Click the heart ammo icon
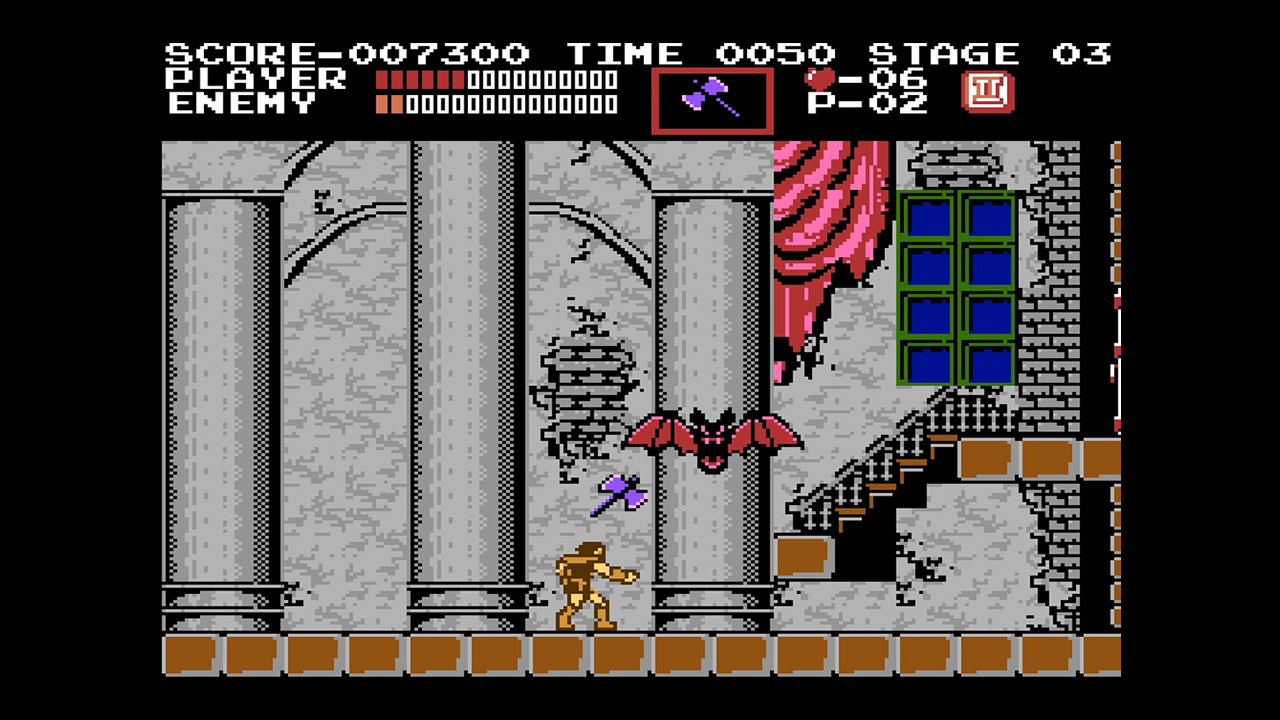1280x720 pixels. tap(819, 79)
